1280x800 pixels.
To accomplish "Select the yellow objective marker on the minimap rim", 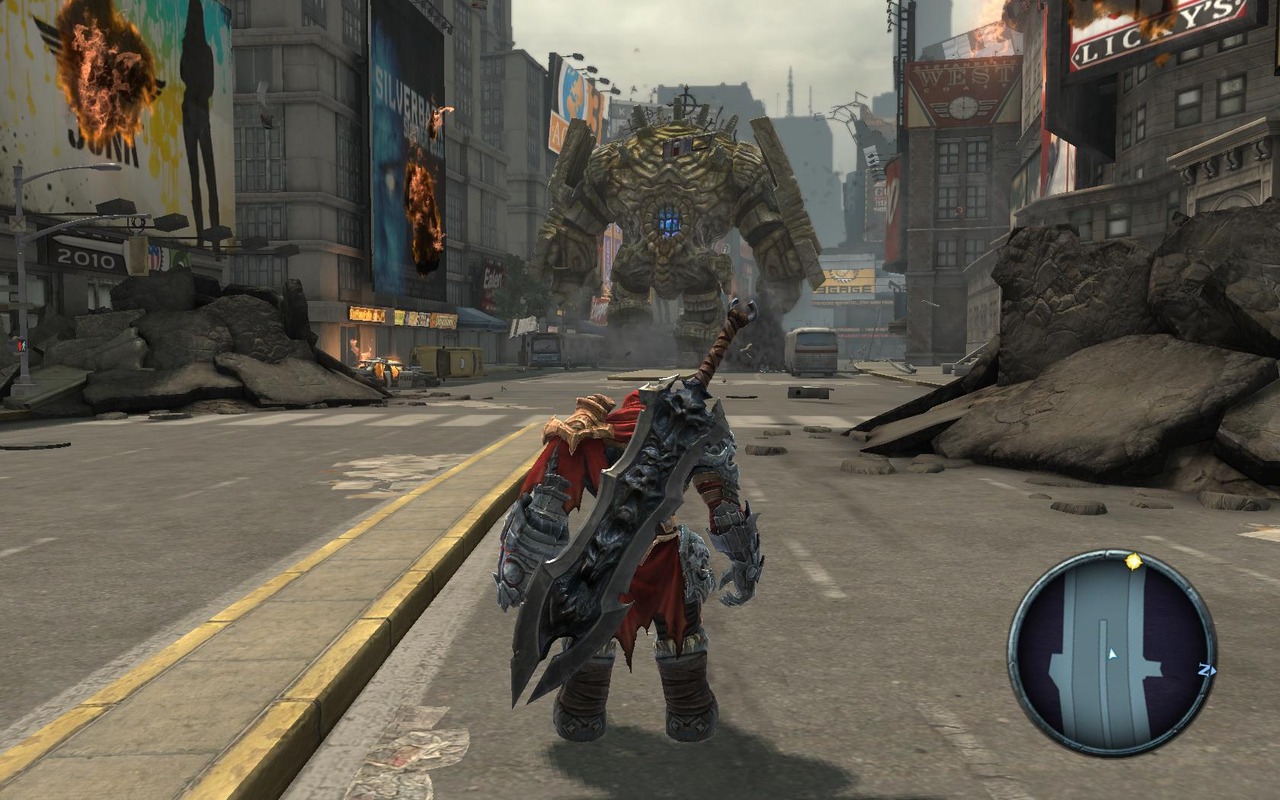I will [1133, 562].
